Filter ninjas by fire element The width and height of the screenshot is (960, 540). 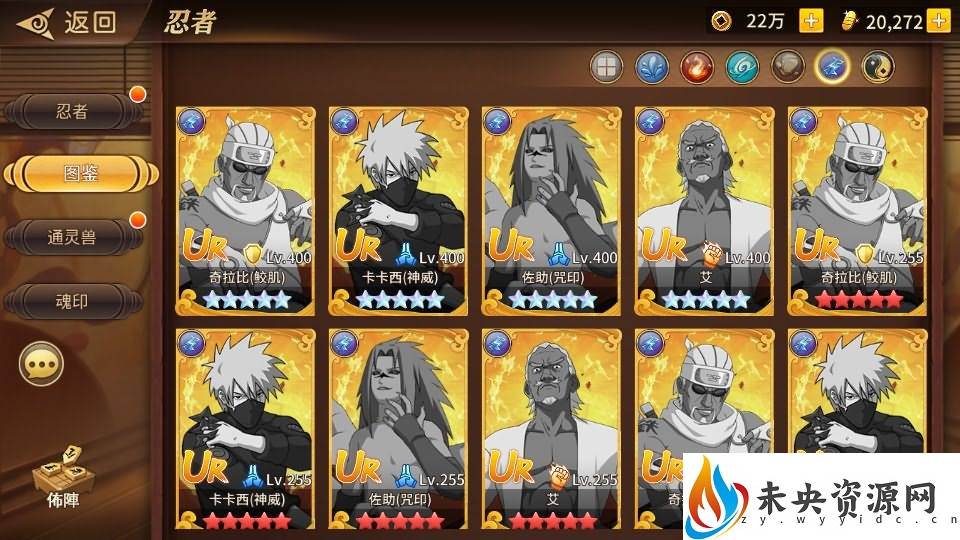696,67
